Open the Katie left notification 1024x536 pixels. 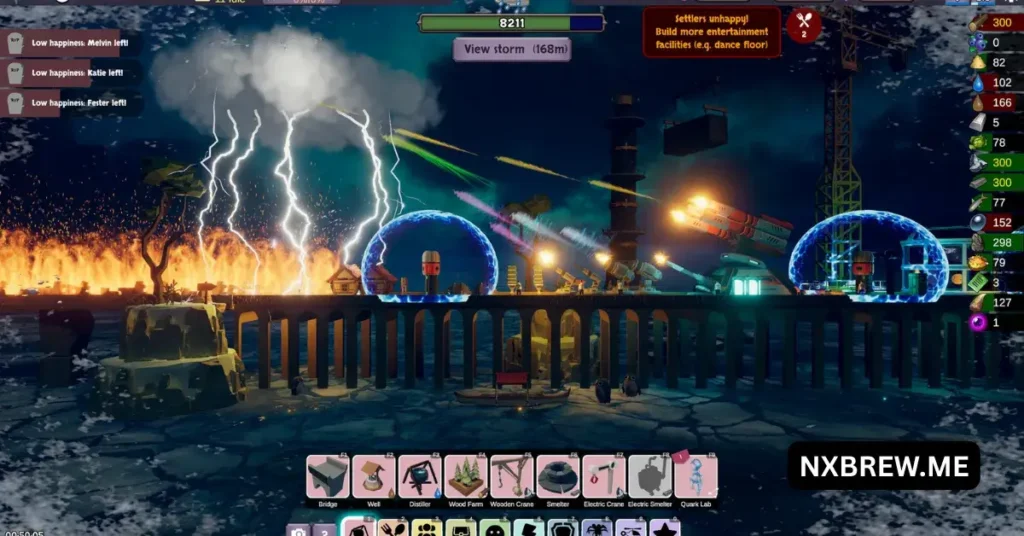(70, 73)
